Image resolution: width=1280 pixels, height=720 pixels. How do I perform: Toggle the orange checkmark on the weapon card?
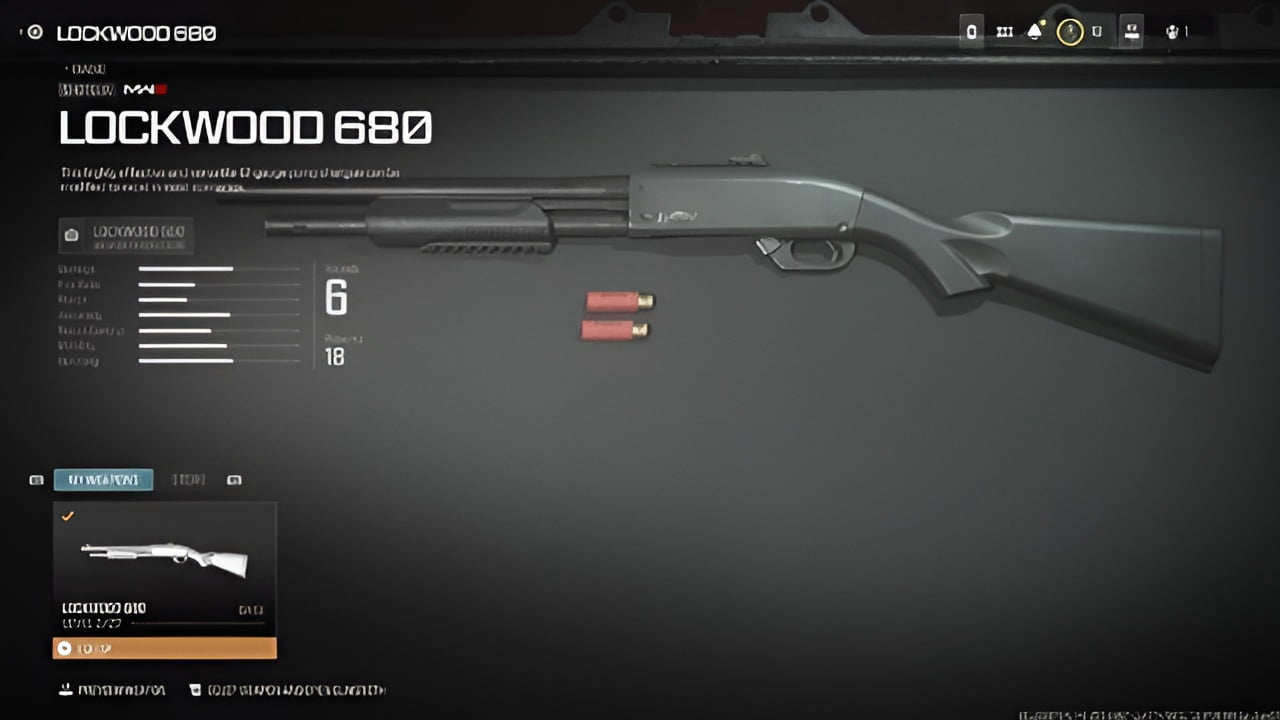(68, 517)
